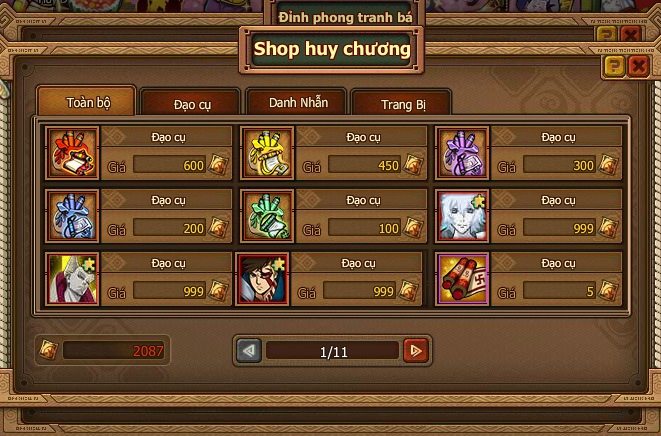Viewport: 661px width, 436px height.
Task: Choose the green gift bag priced 100
Action: (x=268, y=215)
